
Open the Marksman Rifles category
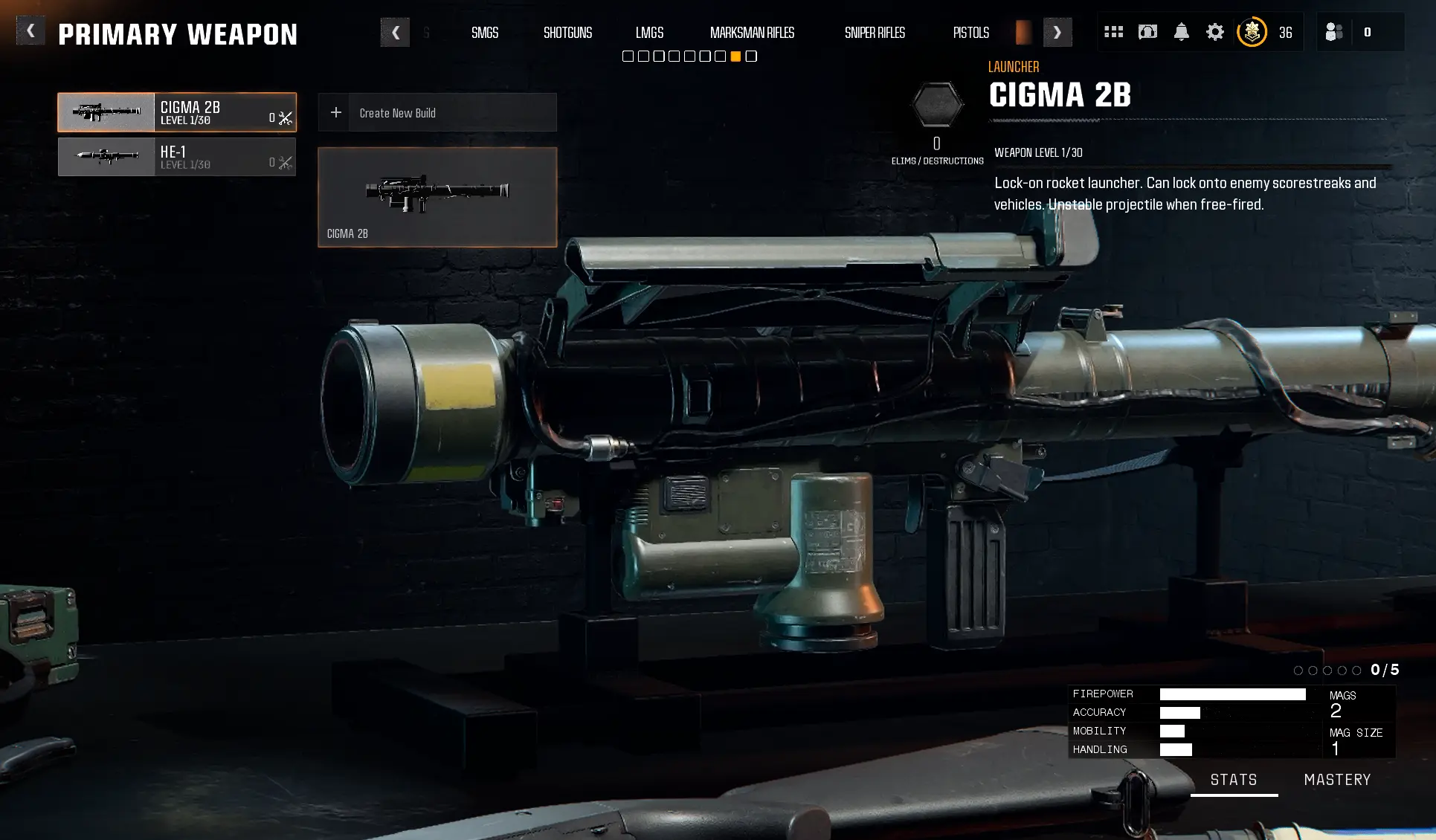(752, 33)
